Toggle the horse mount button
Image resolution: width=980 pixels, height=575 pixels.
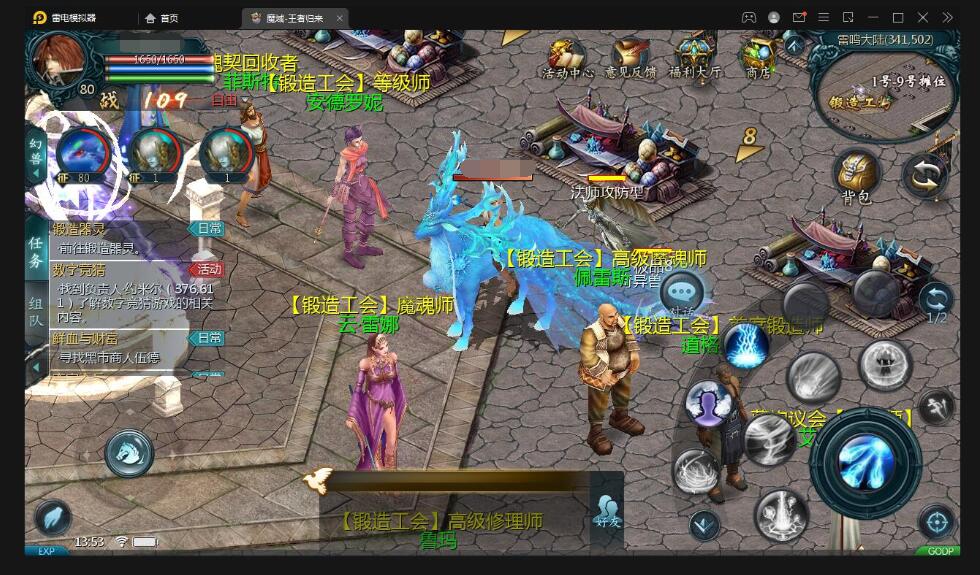(x=129, y=453)
